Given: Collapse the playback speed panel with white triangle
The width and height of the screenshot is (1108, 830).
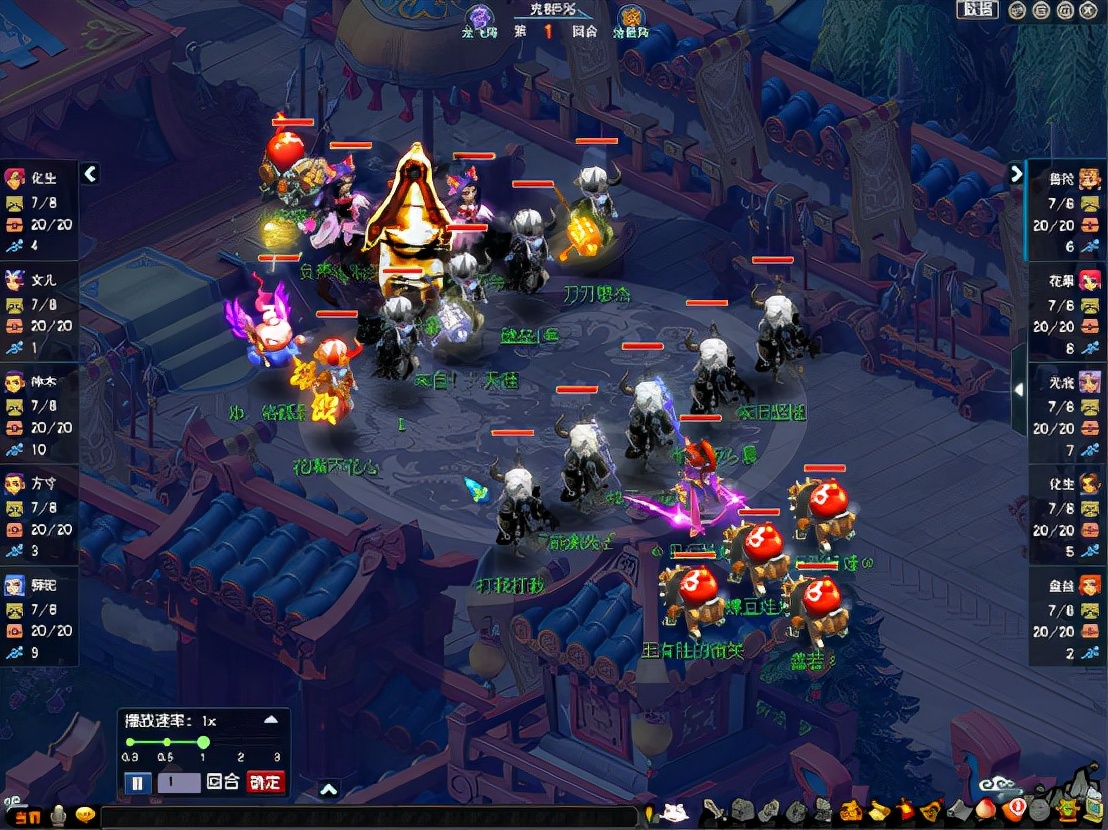Looking at the screenshot, I should click(270, 719).
